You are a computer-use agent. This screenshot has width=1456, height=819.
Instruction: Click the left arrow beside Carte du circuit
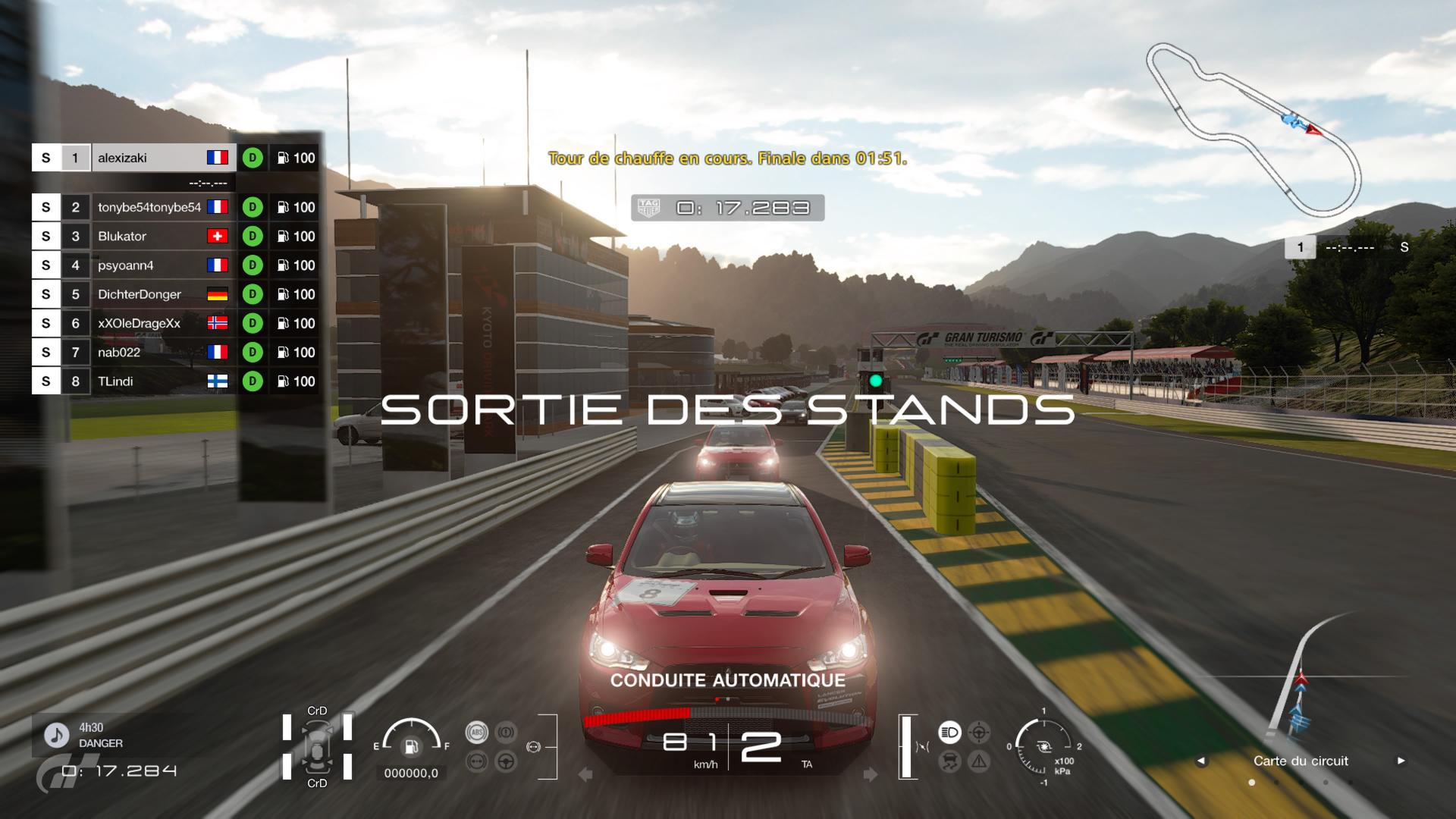tap(1201, 761)
